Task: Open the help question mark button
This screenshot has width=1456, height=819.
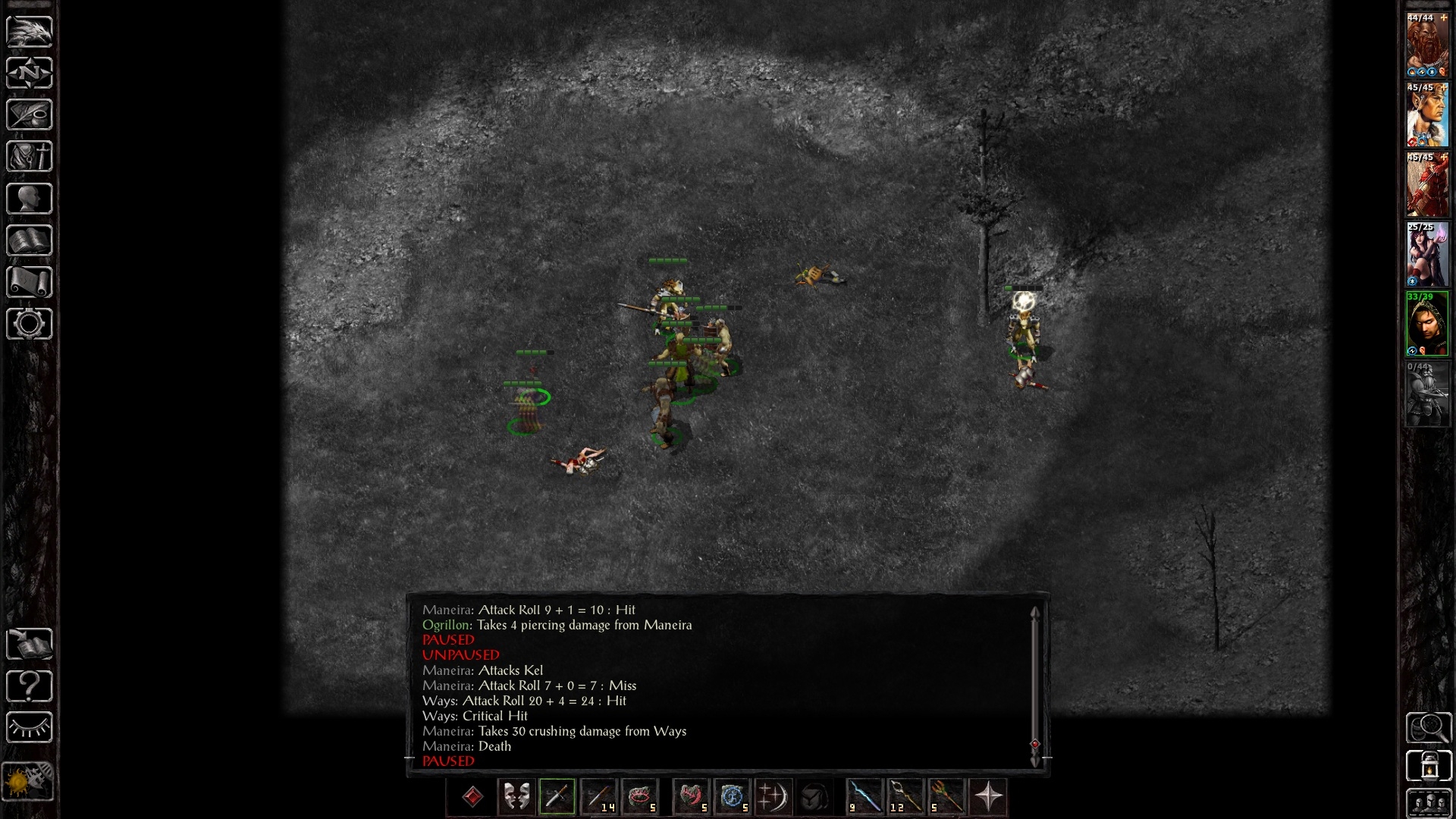Action: [29, 686]
